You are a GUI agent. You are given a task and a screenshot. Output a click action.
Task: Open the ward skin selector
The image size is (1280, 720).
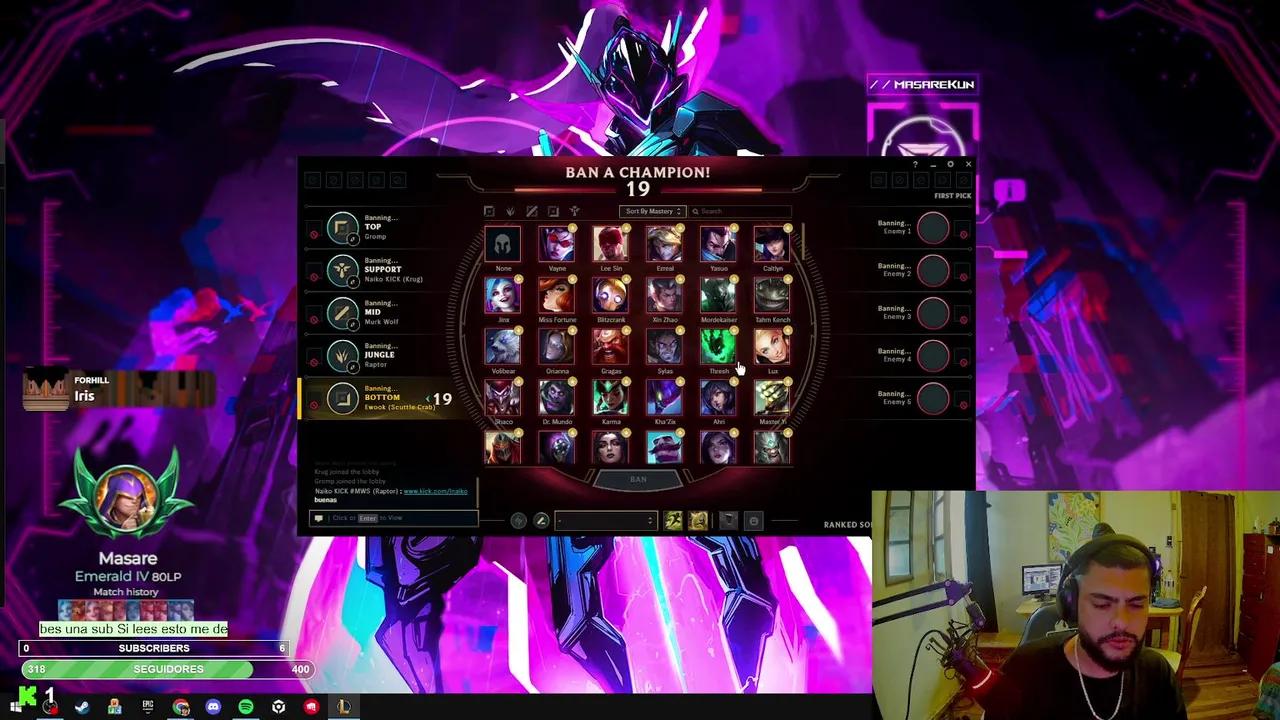click(727, 520)
